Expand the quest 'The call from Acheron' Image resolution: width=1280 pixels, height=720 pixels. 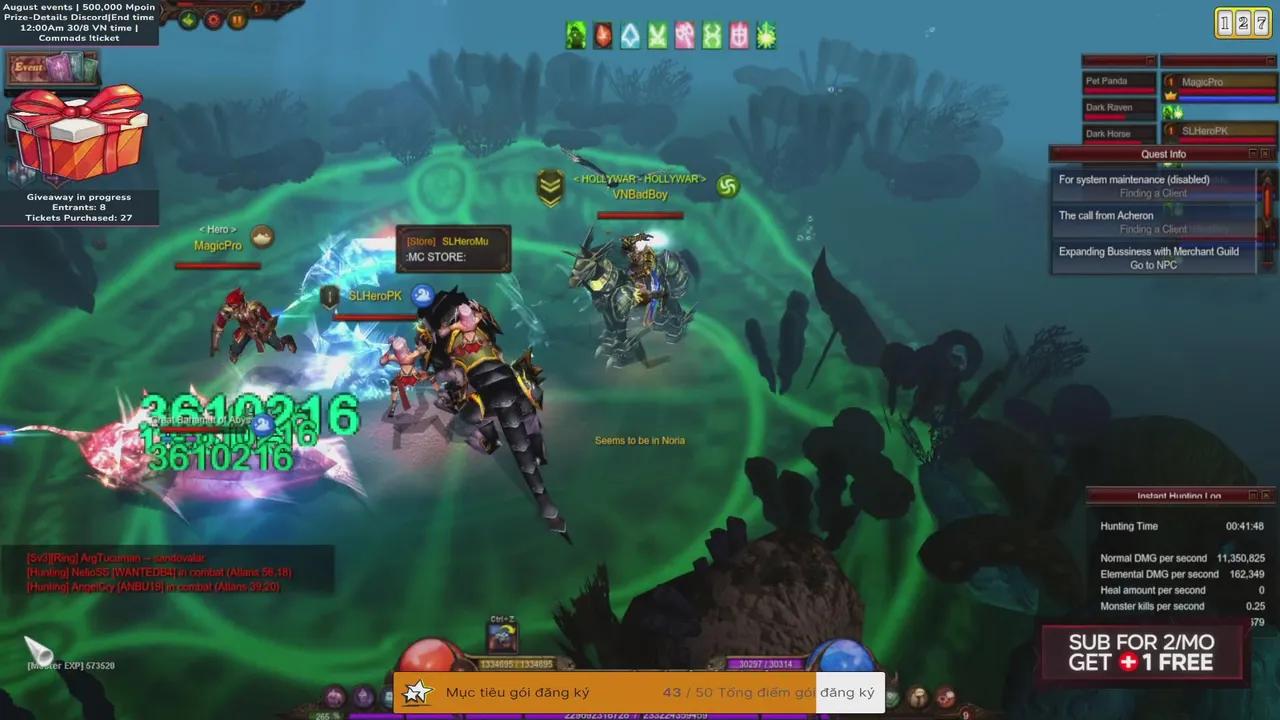point(1105,215)
